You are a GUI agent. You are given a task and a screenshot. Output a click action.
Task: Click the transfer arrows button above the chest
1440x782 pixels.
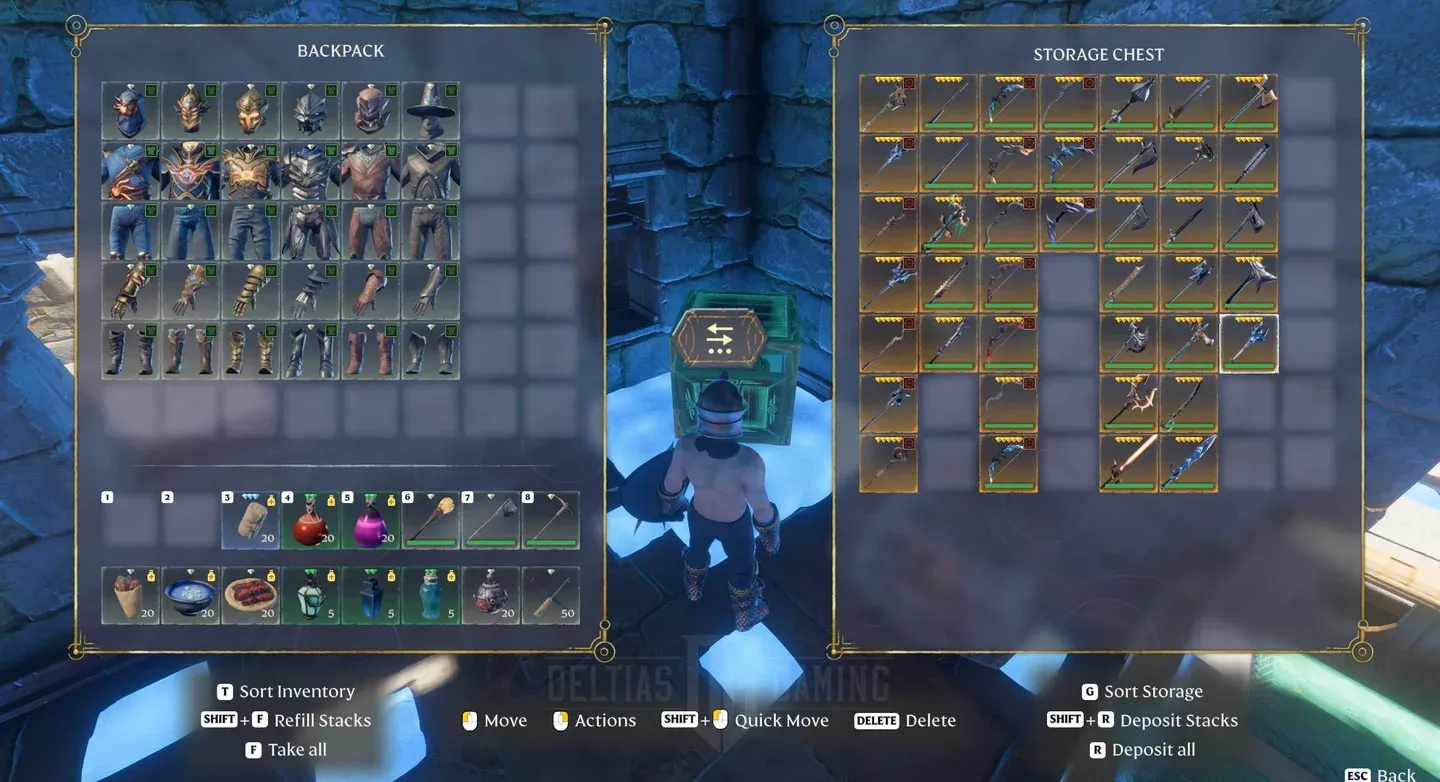719,340
